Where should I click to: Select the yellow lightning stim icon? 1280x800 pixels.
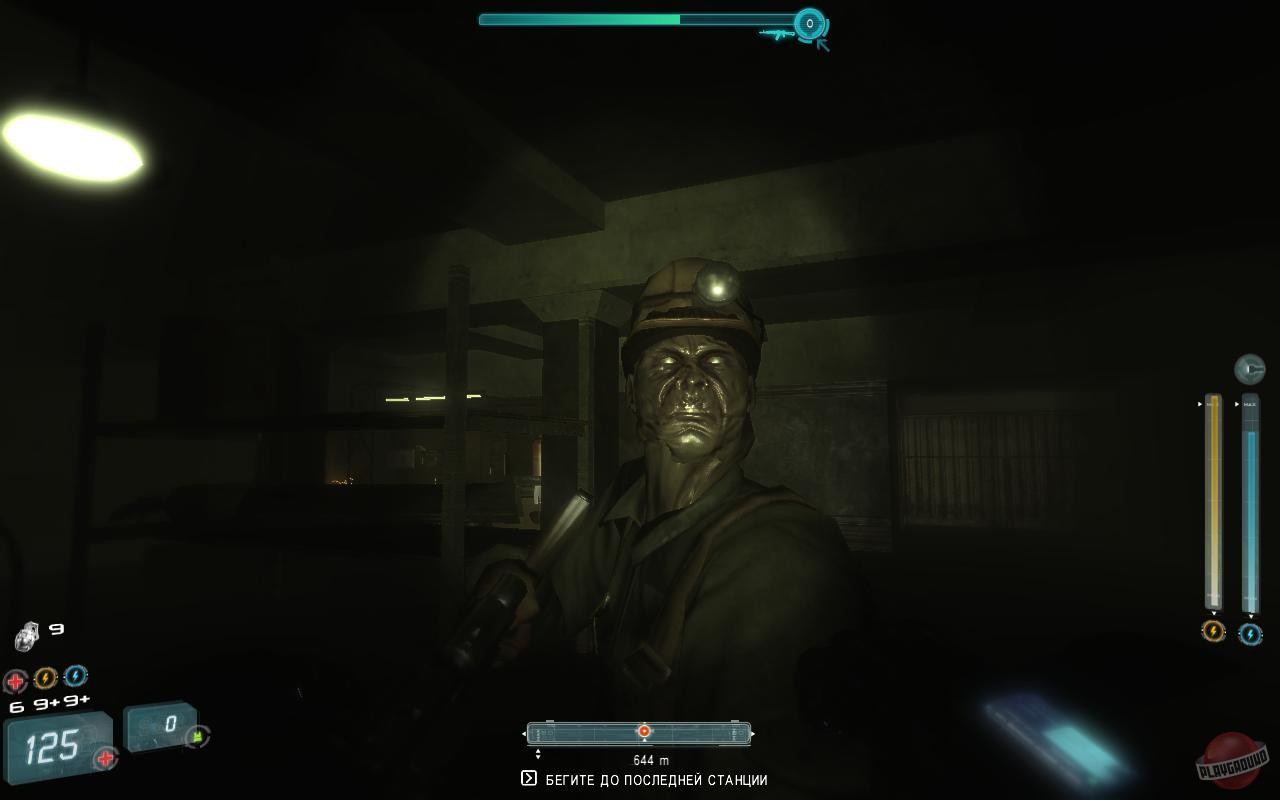45,677
